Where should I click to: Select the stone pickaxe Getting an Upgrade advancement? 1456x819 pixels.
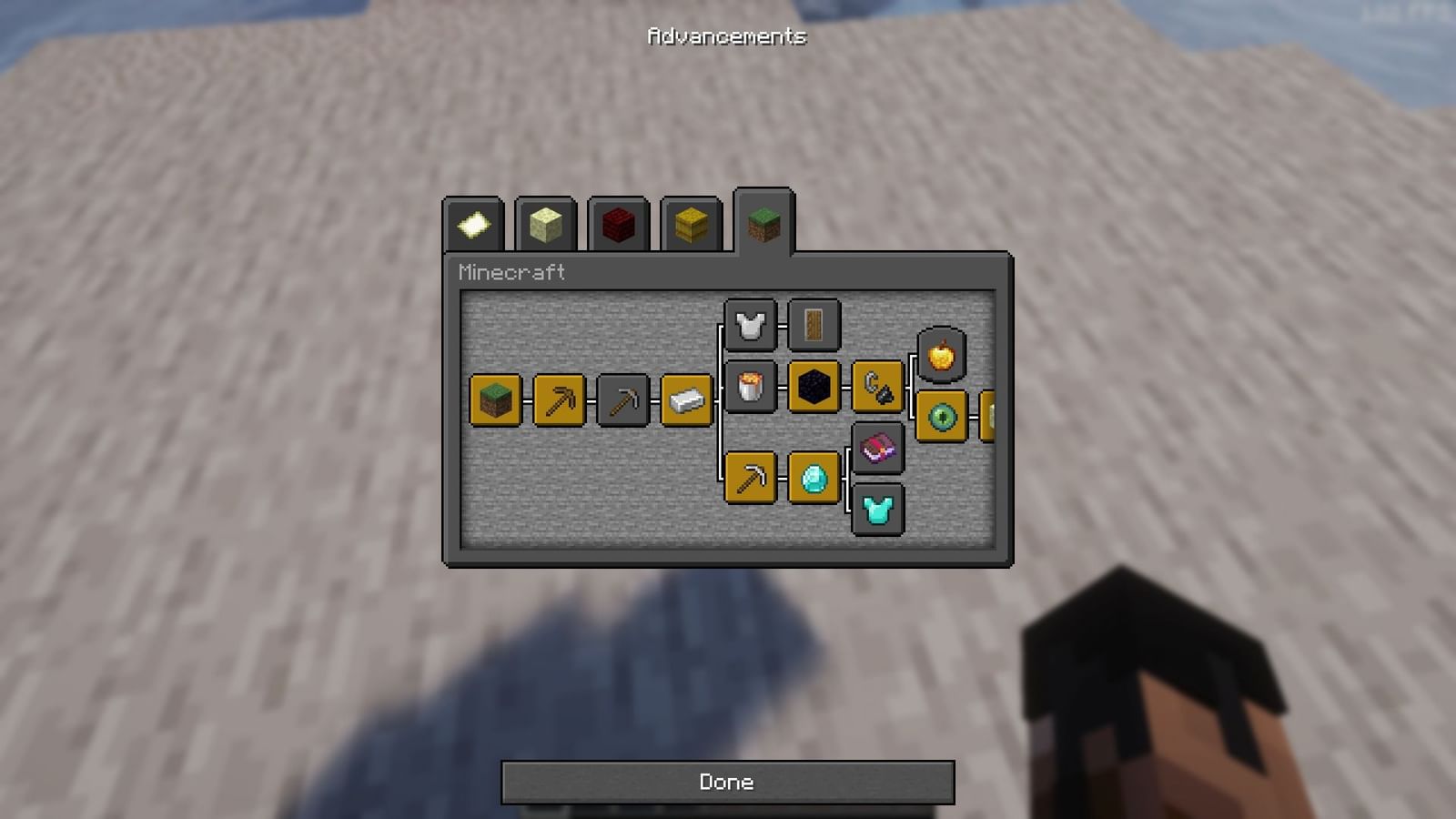(622, 400)
